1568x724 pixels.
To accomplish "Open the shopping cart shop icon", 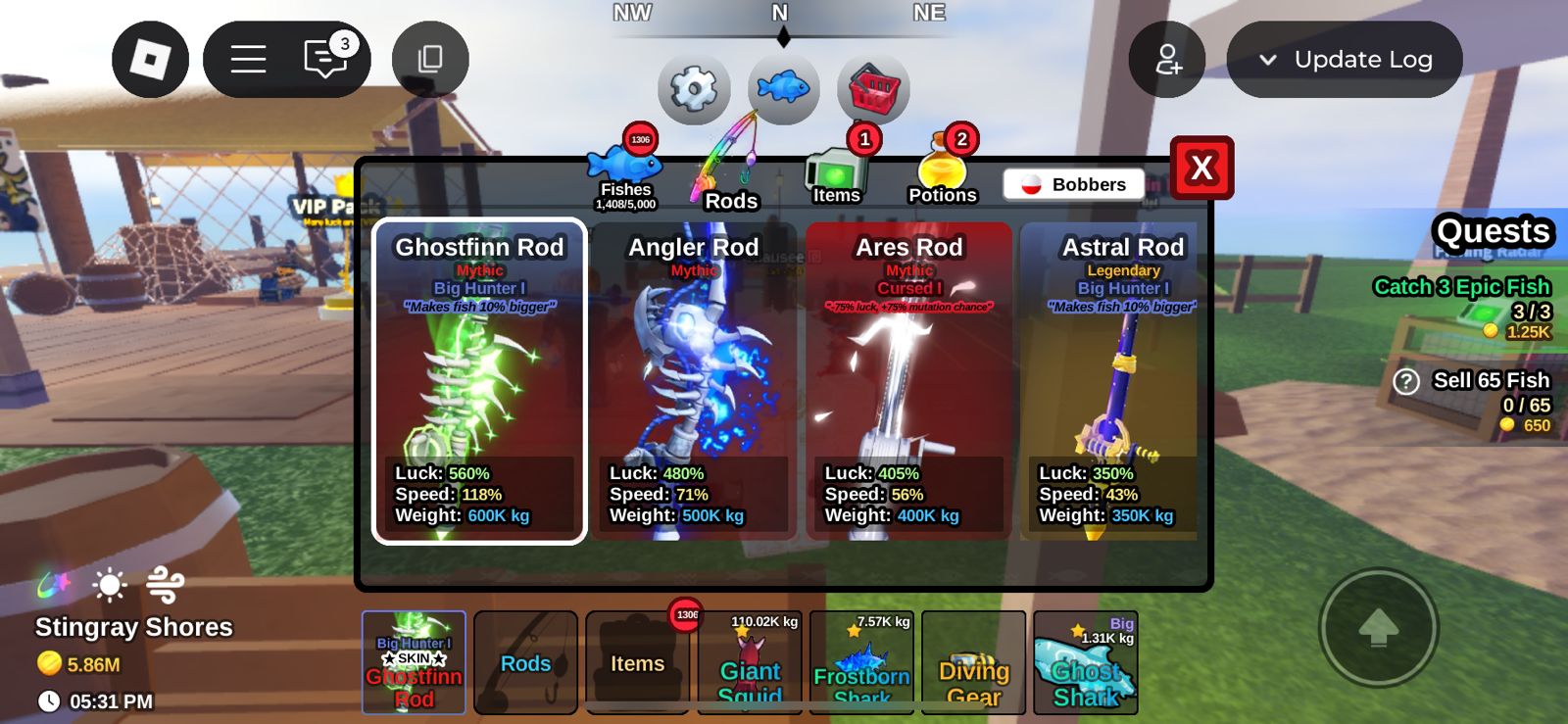I will click(x=871, y=88).
